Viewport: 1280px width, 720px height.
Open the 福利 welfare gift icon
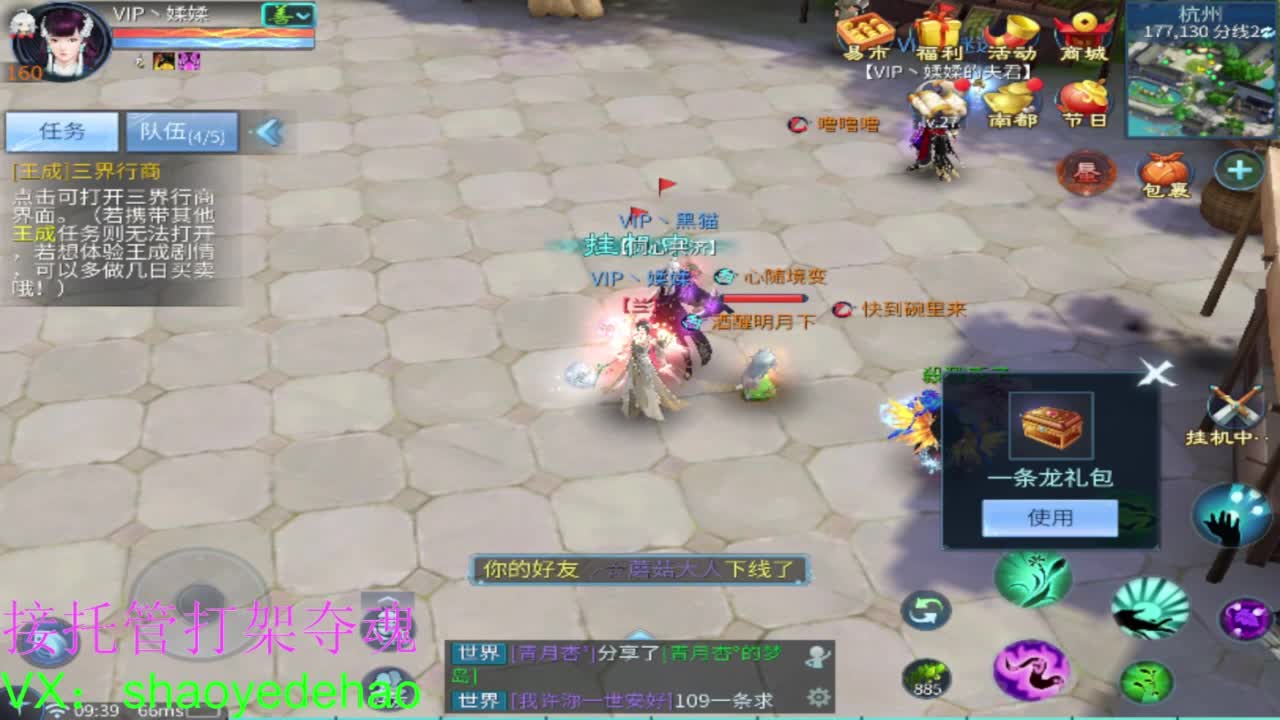(939, 27)
